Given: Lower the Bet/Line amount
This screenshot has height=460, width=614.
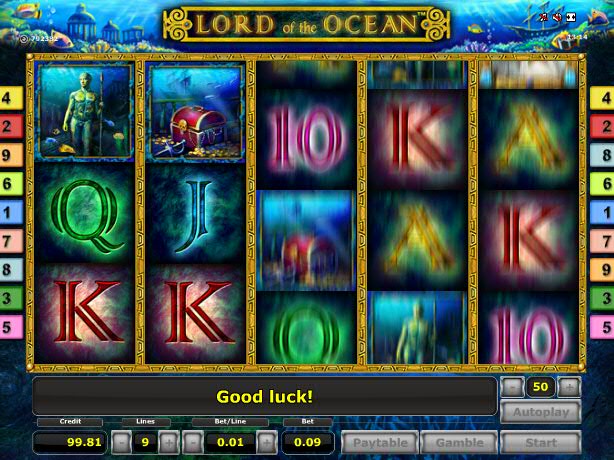Looking at the screenshot, I should 194,442.
